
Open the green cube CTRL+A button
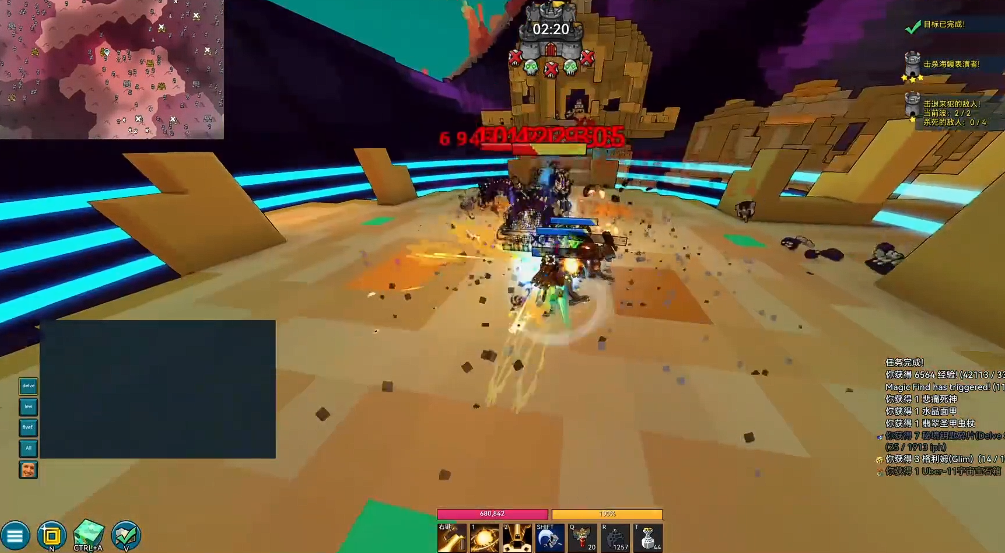click(x=88, y=534)
